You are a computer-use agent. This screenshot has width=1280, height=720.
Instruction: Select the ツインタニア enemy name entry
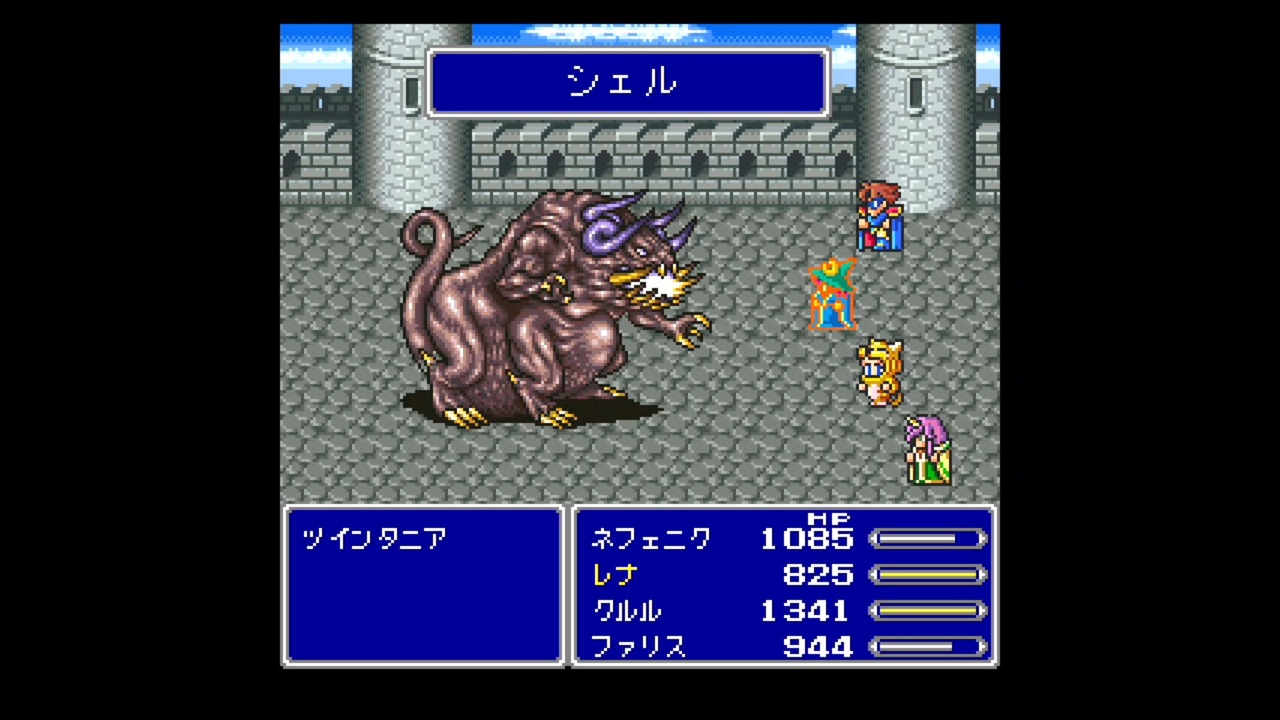click(x=373, y=539)
